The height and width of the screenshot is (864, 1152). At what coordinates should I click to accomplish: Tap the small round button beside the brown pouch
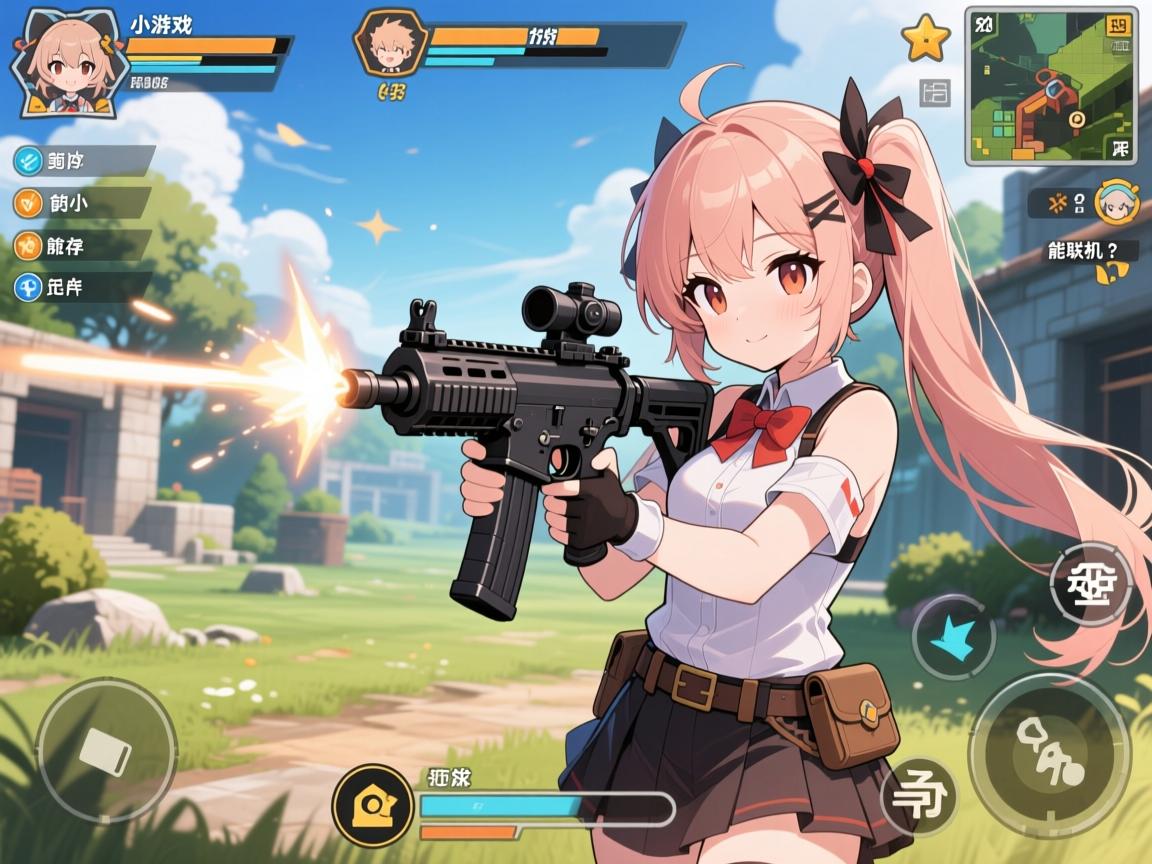(919, 797)
